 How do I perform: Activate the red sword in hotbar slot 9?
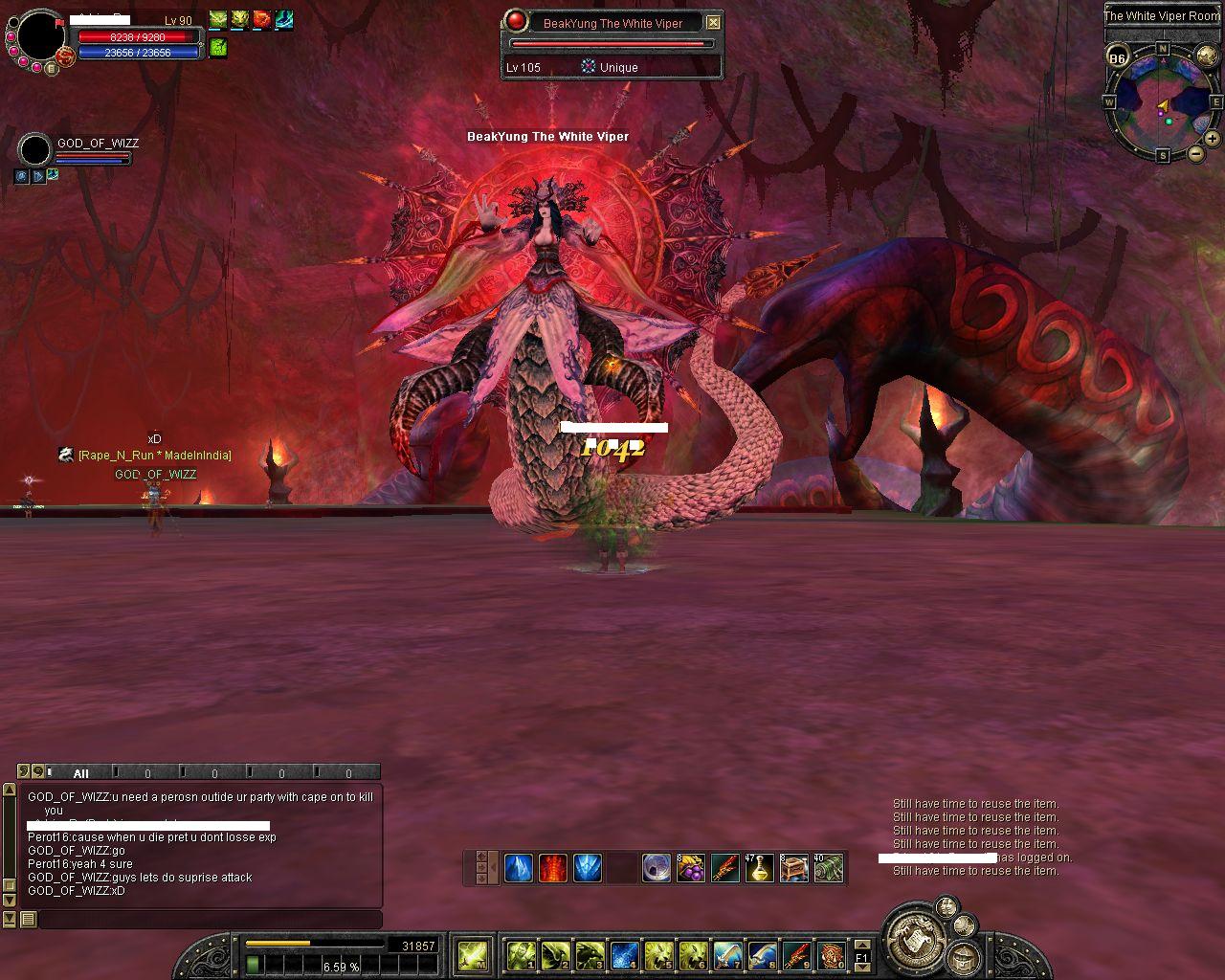tap(796, 954)
